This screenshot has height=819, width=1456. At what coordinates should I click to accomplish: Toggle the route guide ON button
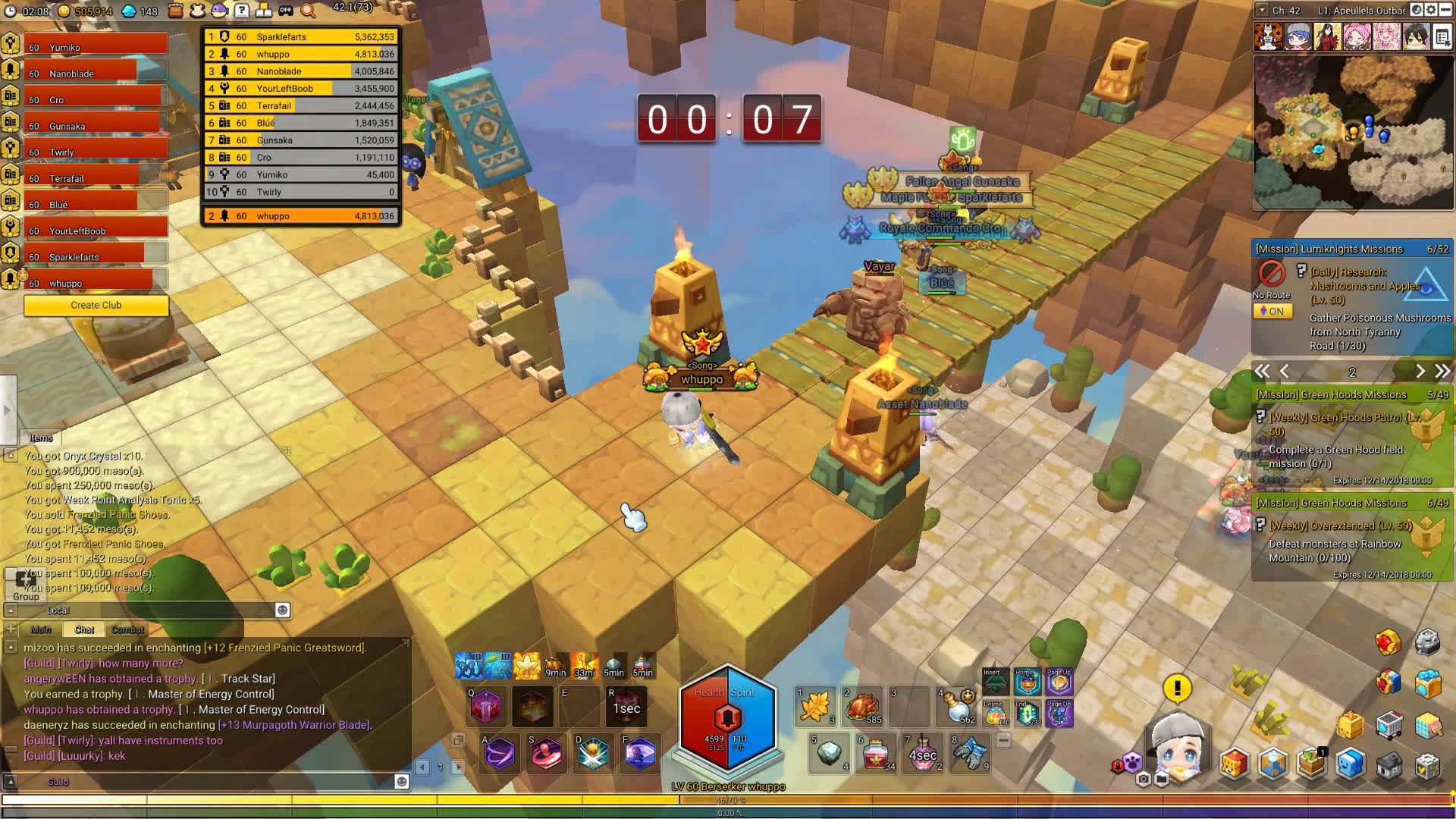click(1272, 311)
